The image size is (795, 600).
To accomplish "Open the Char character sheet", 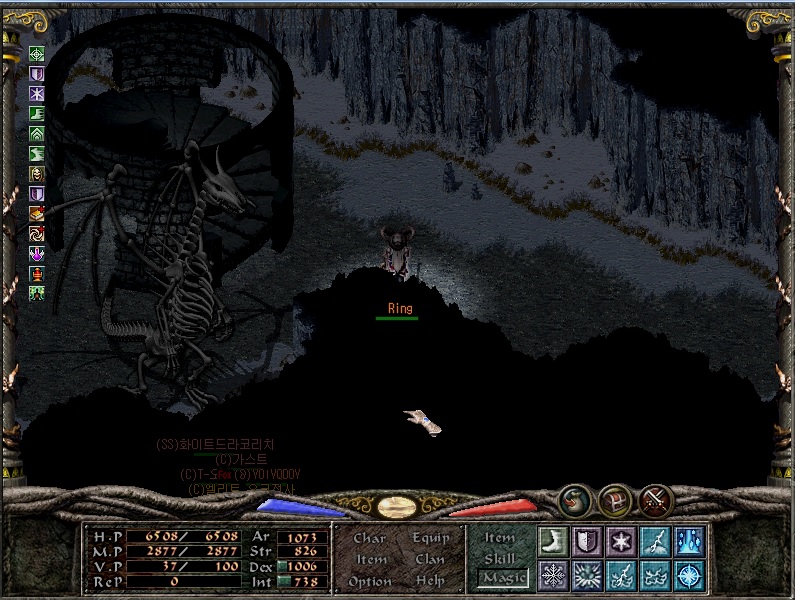I will click(x=369, y=538).
